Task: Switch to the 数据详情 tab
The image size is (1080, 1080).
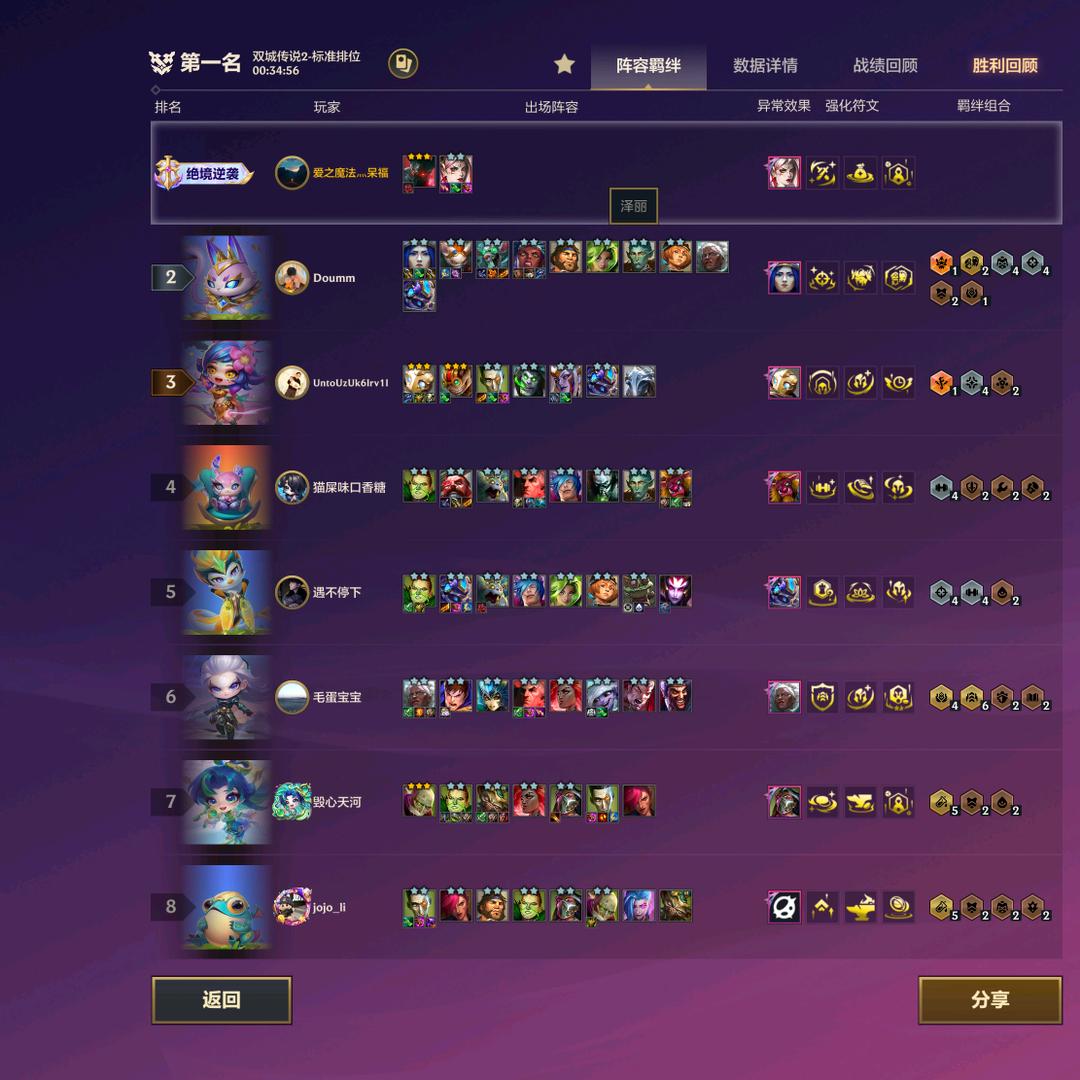Action: pos(765,66)
